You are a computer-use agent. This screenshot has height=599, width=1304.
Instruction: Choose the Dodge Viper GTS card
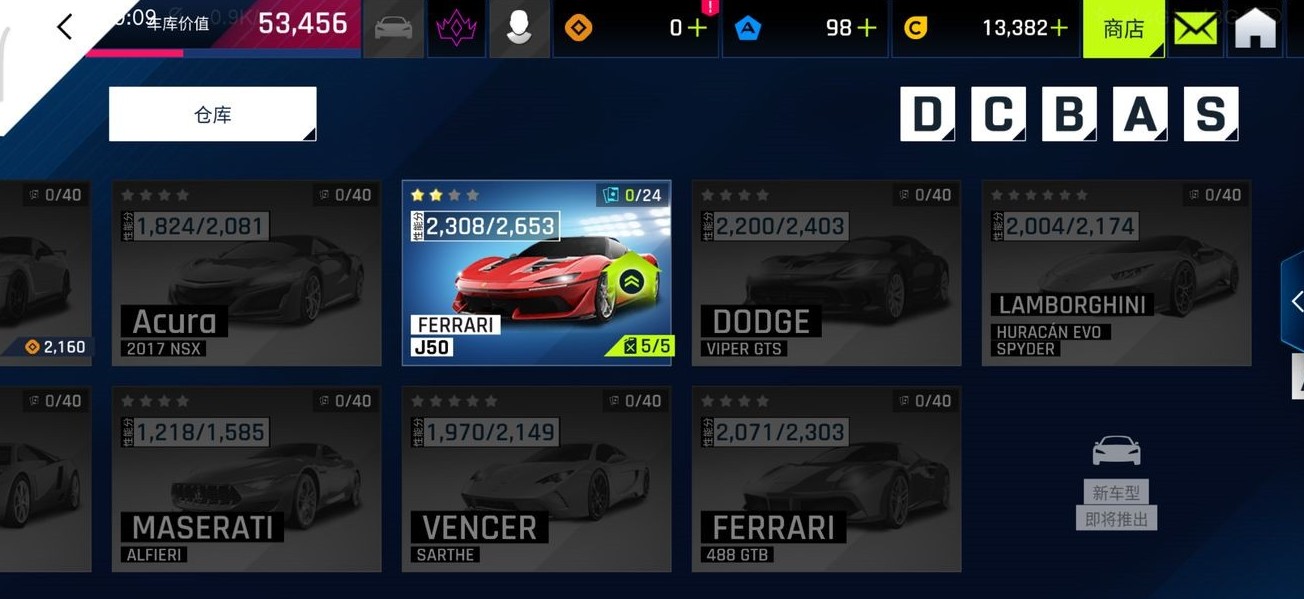point(826,273)
